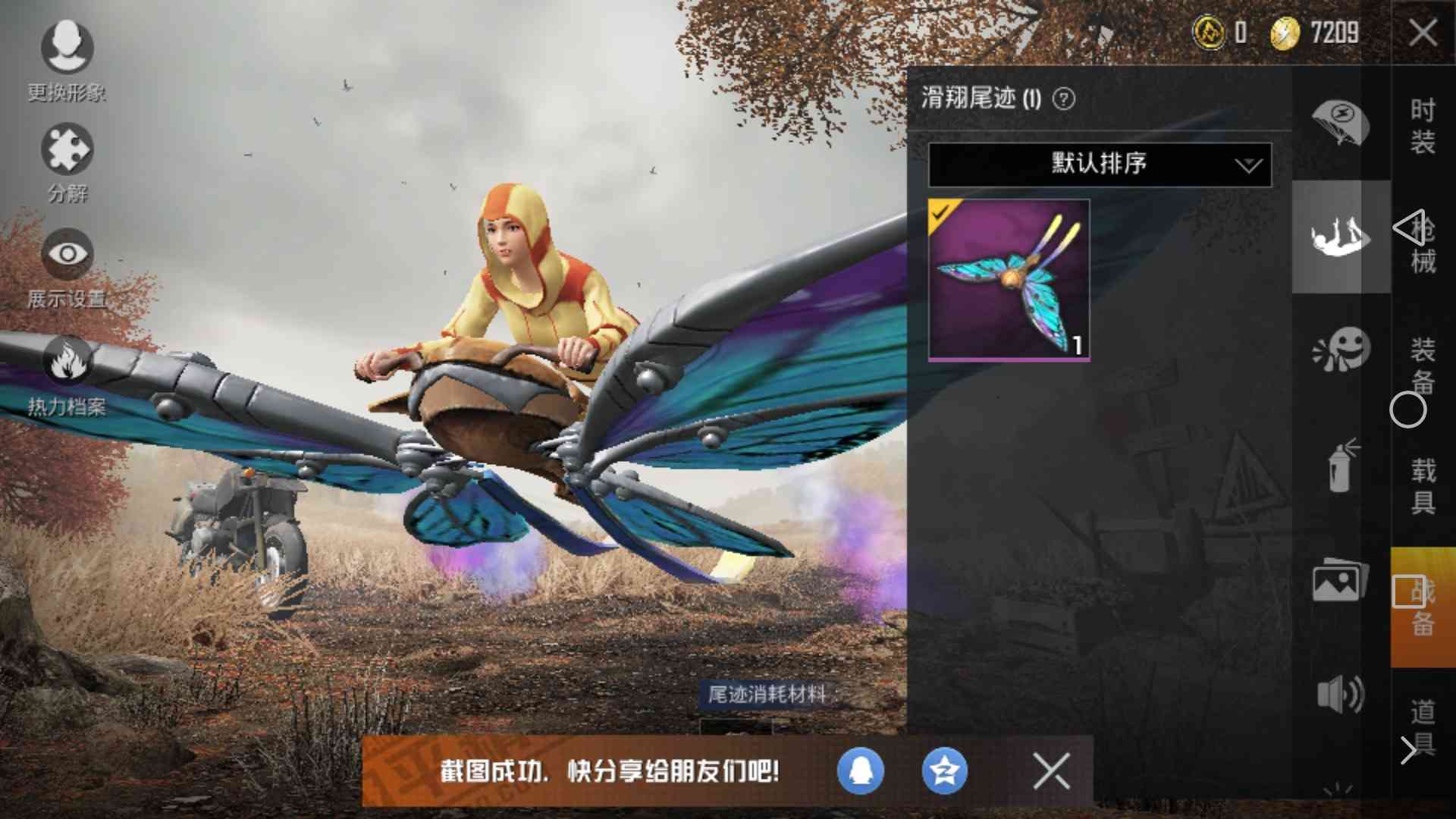Screen dimensions: 1456x819
Task: Toggle the equipped checkmark on butterfly trail
Action: coord(940,214)
